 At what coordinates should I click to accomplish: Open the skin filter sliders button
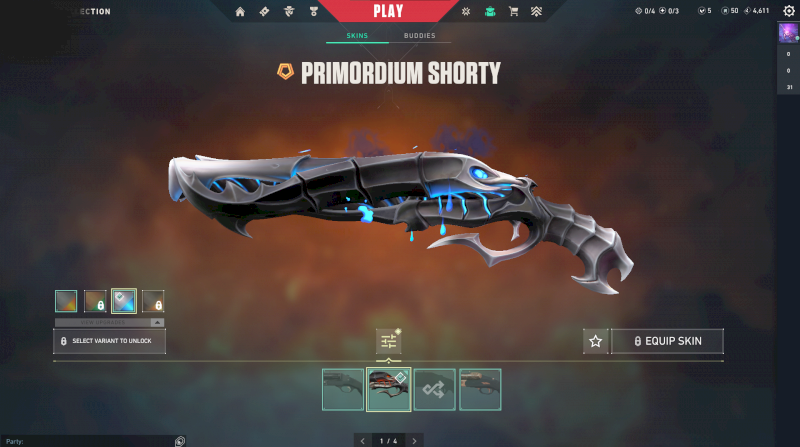click(389, 341)
